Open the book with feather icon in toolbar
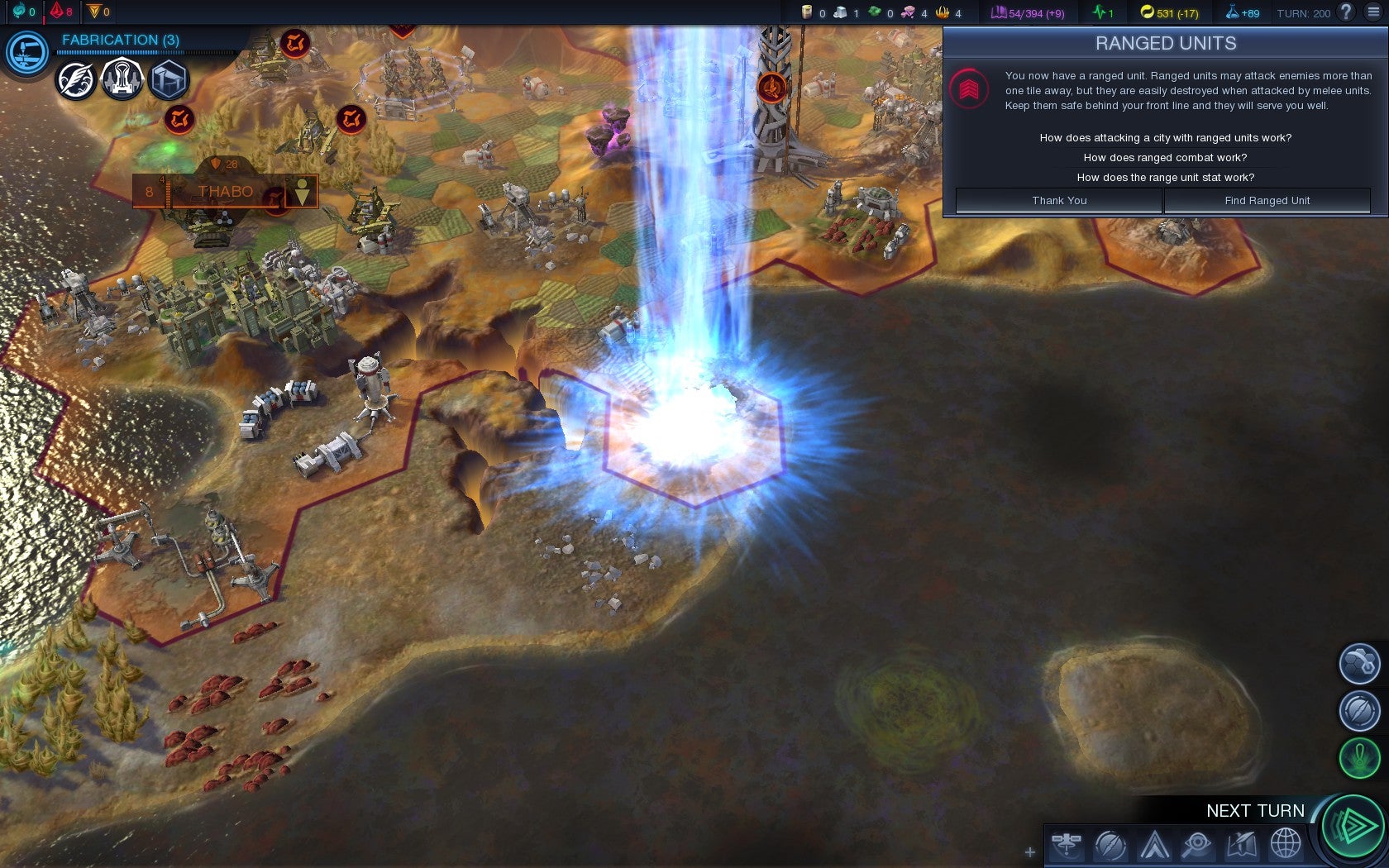Screen dimensions: 1389x868 [x=1242, y=845]
